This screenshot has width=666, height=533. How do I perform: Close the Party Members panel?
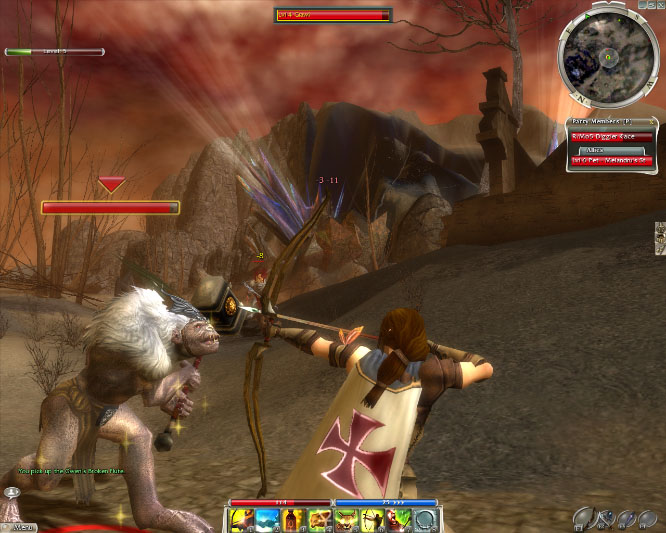point(651,124)
